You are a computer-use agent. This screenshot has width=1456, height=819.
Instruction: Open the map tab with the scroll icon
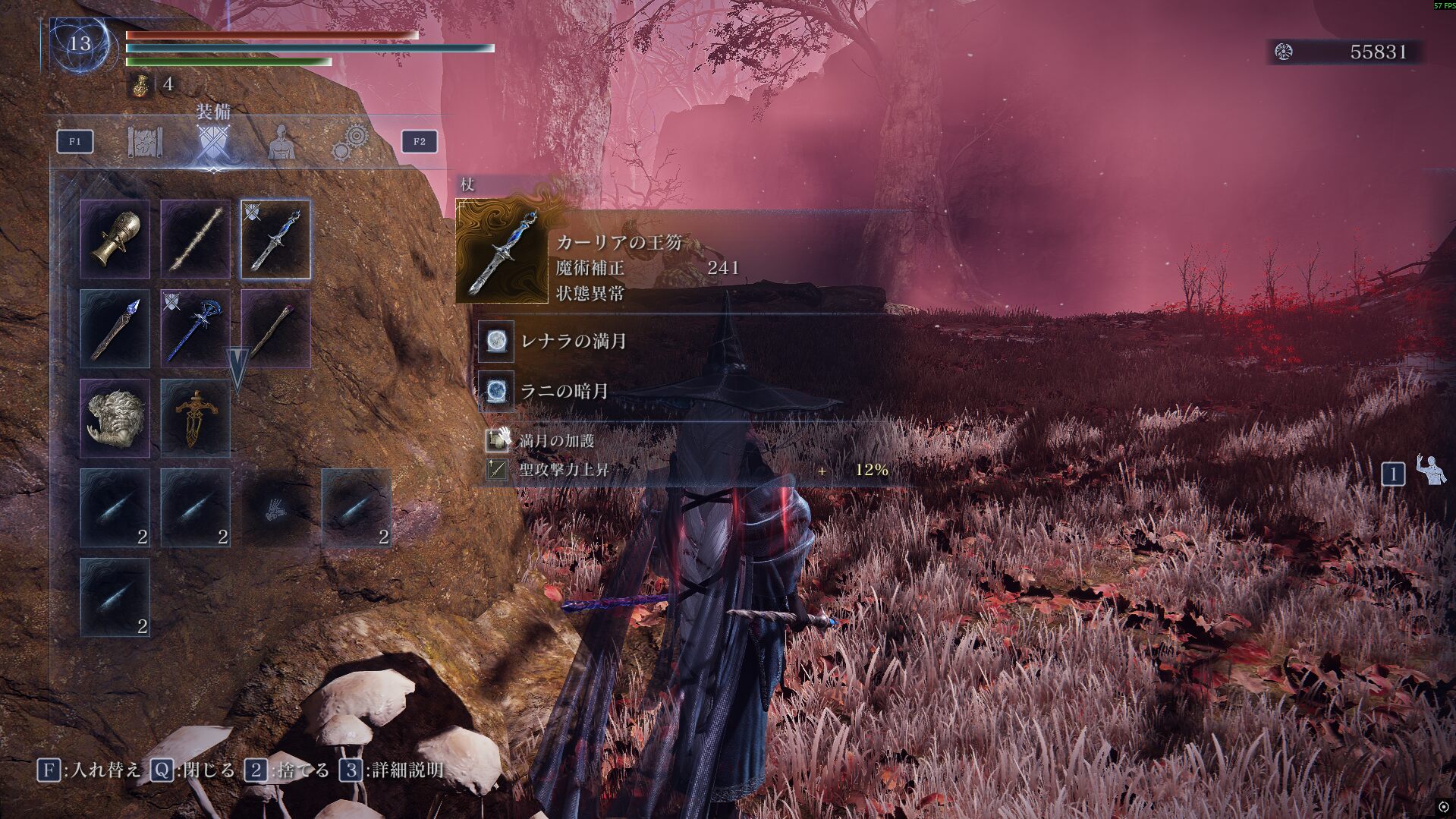coord(145,141)
